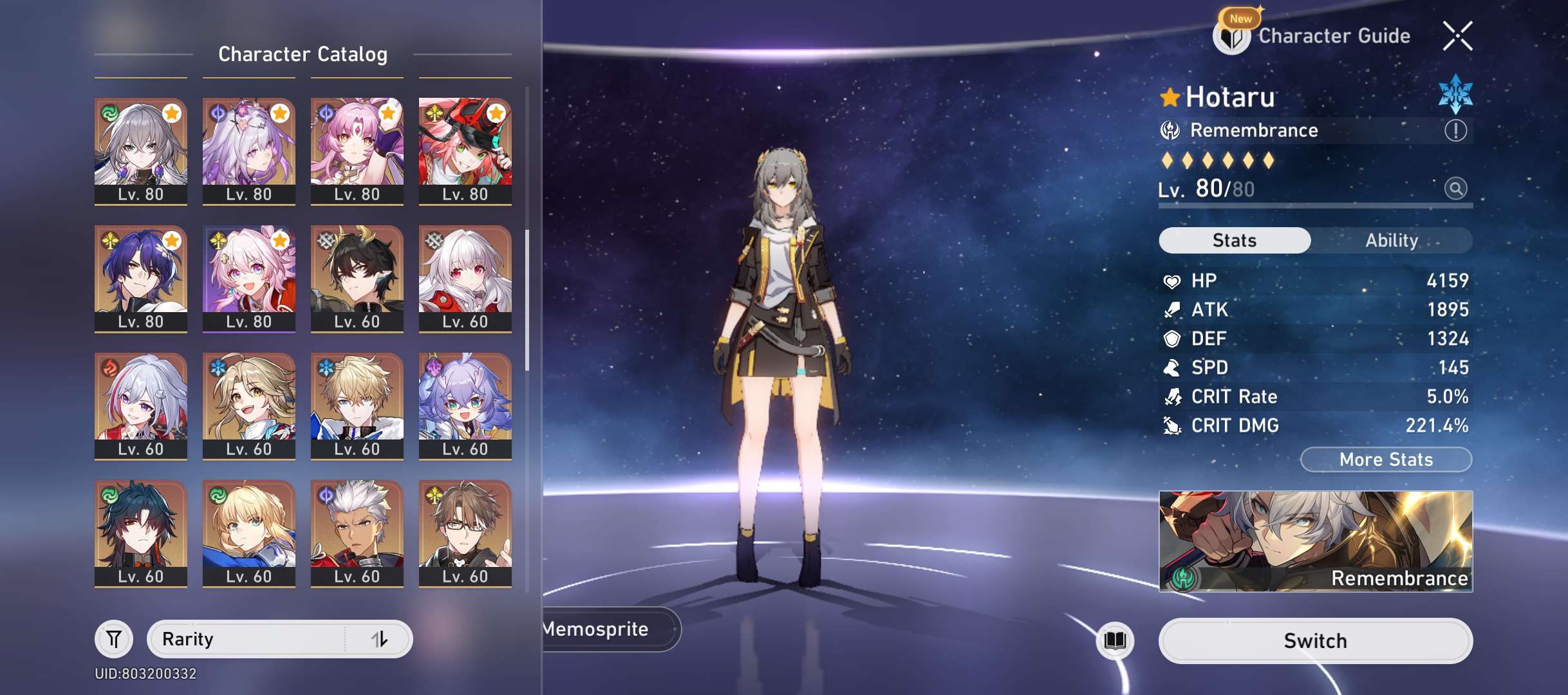Choose the glasses-wearing brown-haired character
Screen dimensions: 1568x695
click(465, 532)
